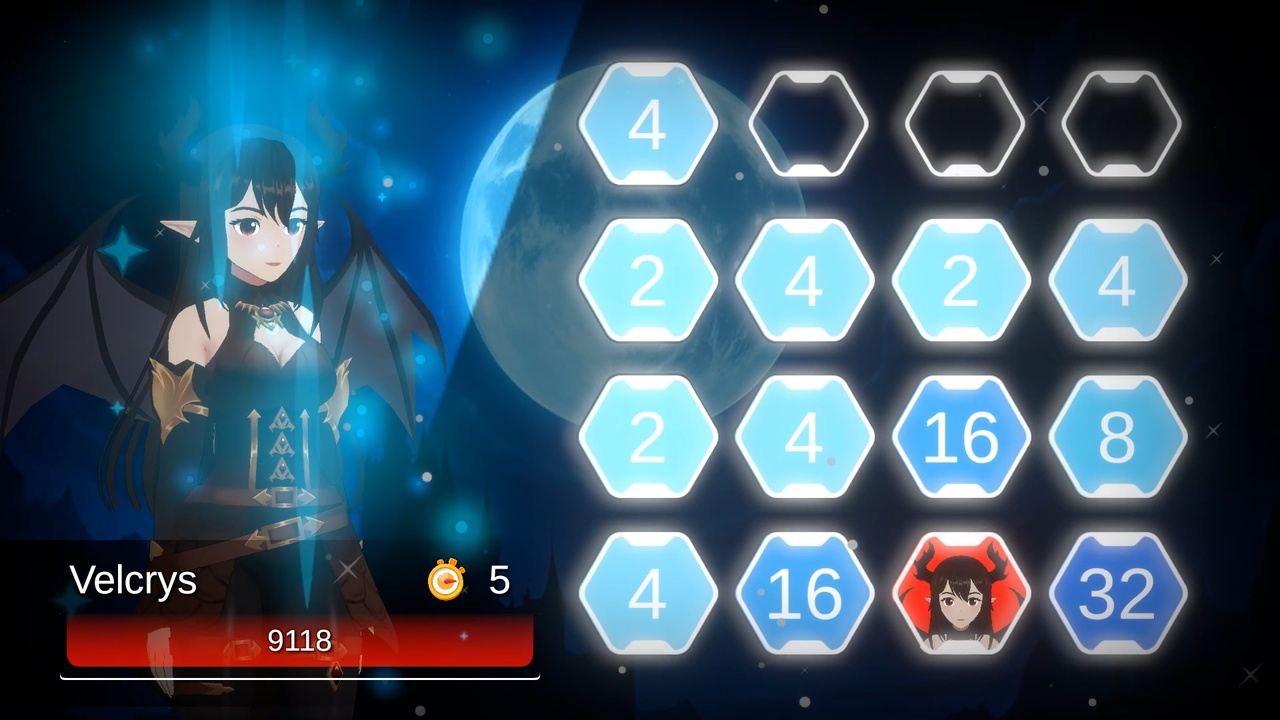Select the 4 tile beside the second-row 2

805,282
